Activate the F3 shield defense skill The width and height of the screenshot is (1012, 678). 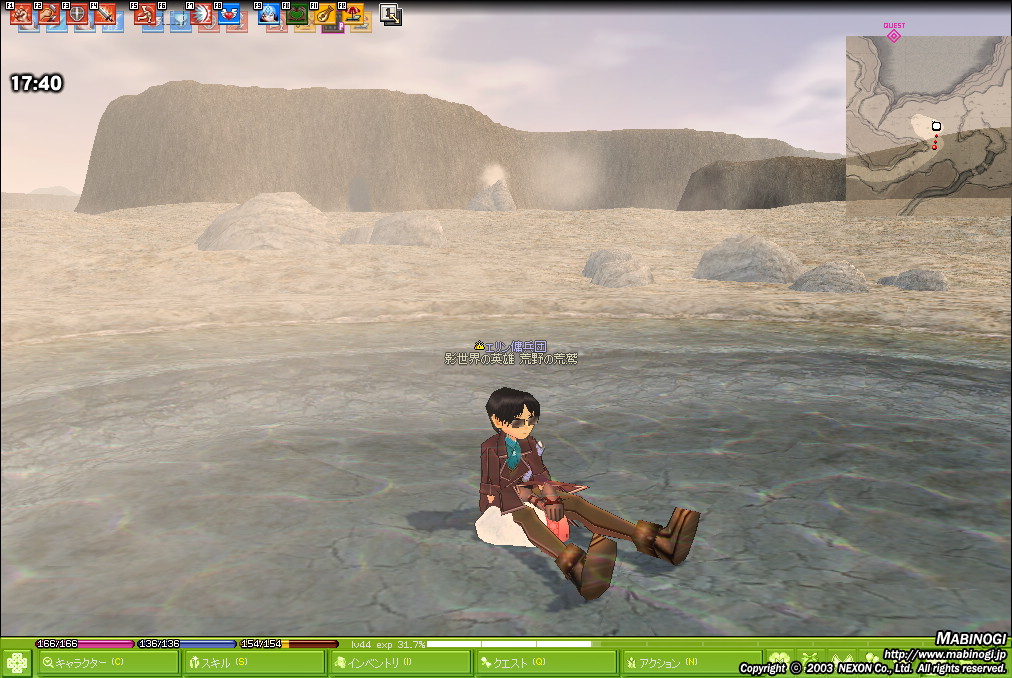coord(77,14)
